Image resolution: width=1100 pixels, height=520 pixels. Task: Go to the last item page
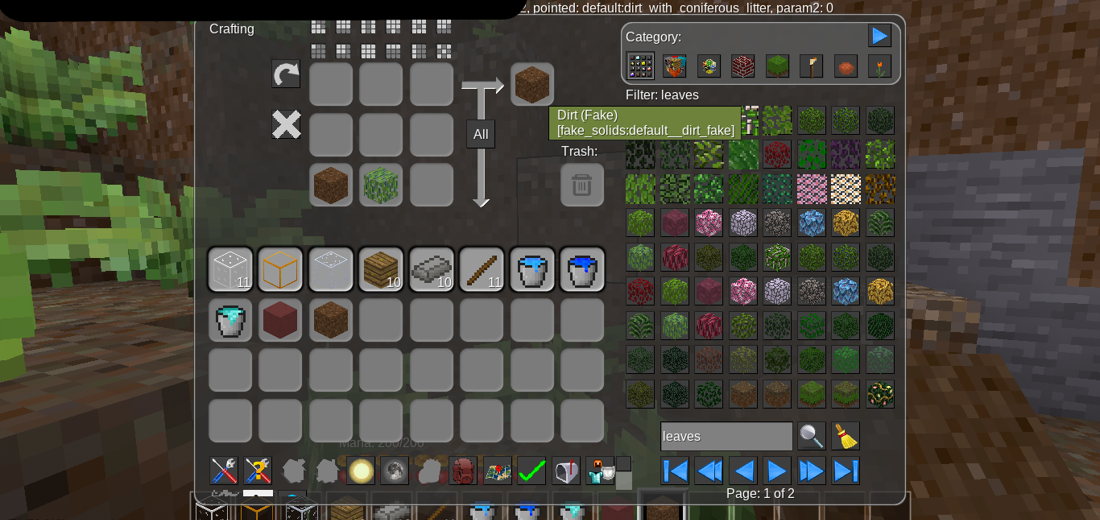click(x=846, y=471)
